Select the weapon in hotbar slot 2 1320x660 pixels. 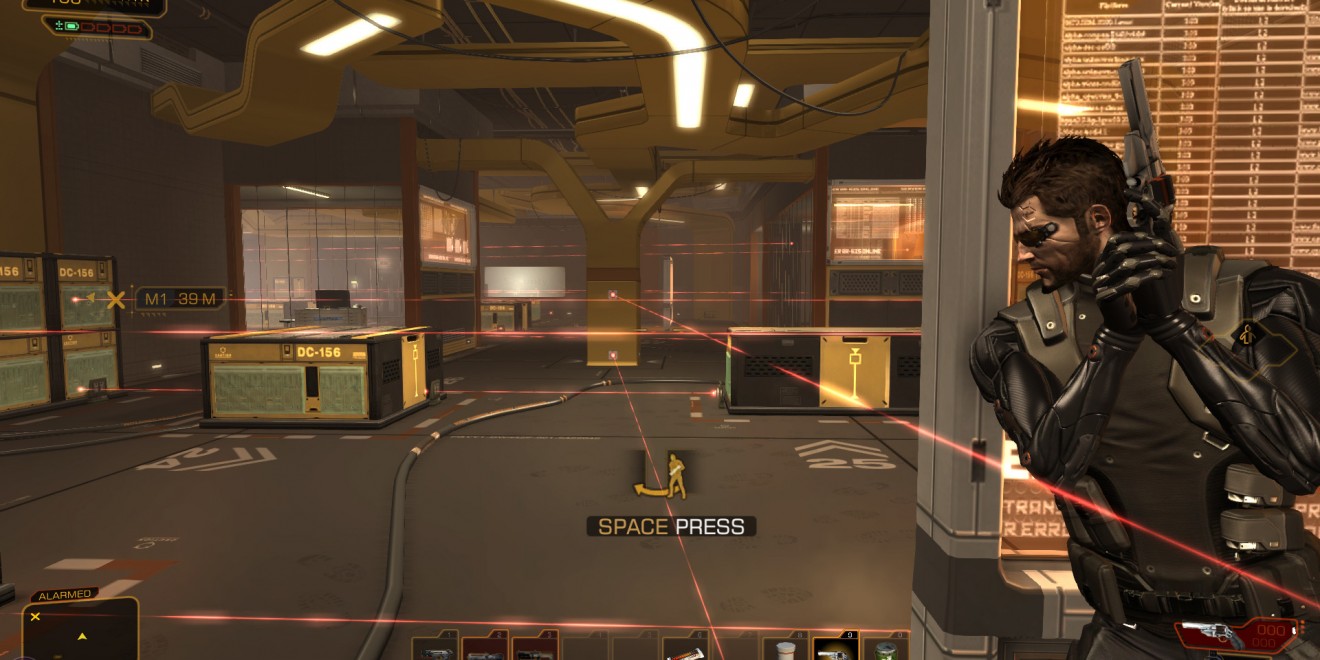[485, 648]
